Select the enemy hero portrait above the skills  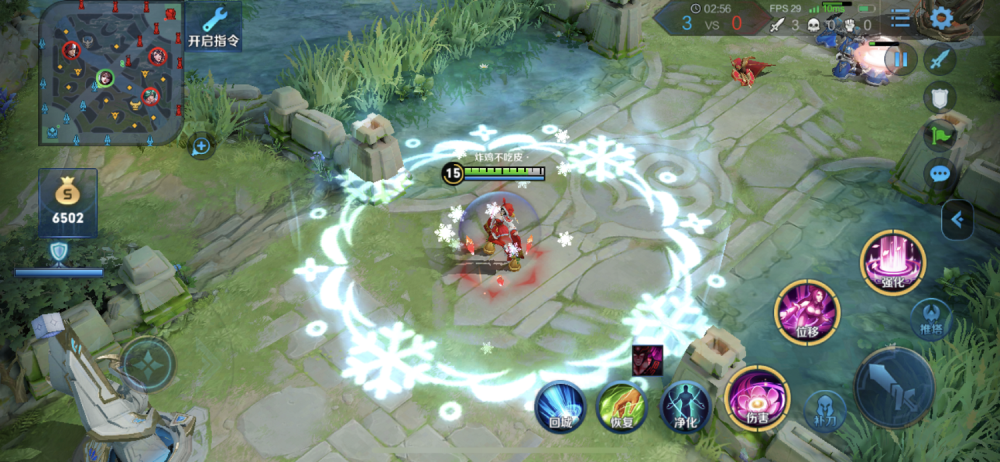[646, 359]
